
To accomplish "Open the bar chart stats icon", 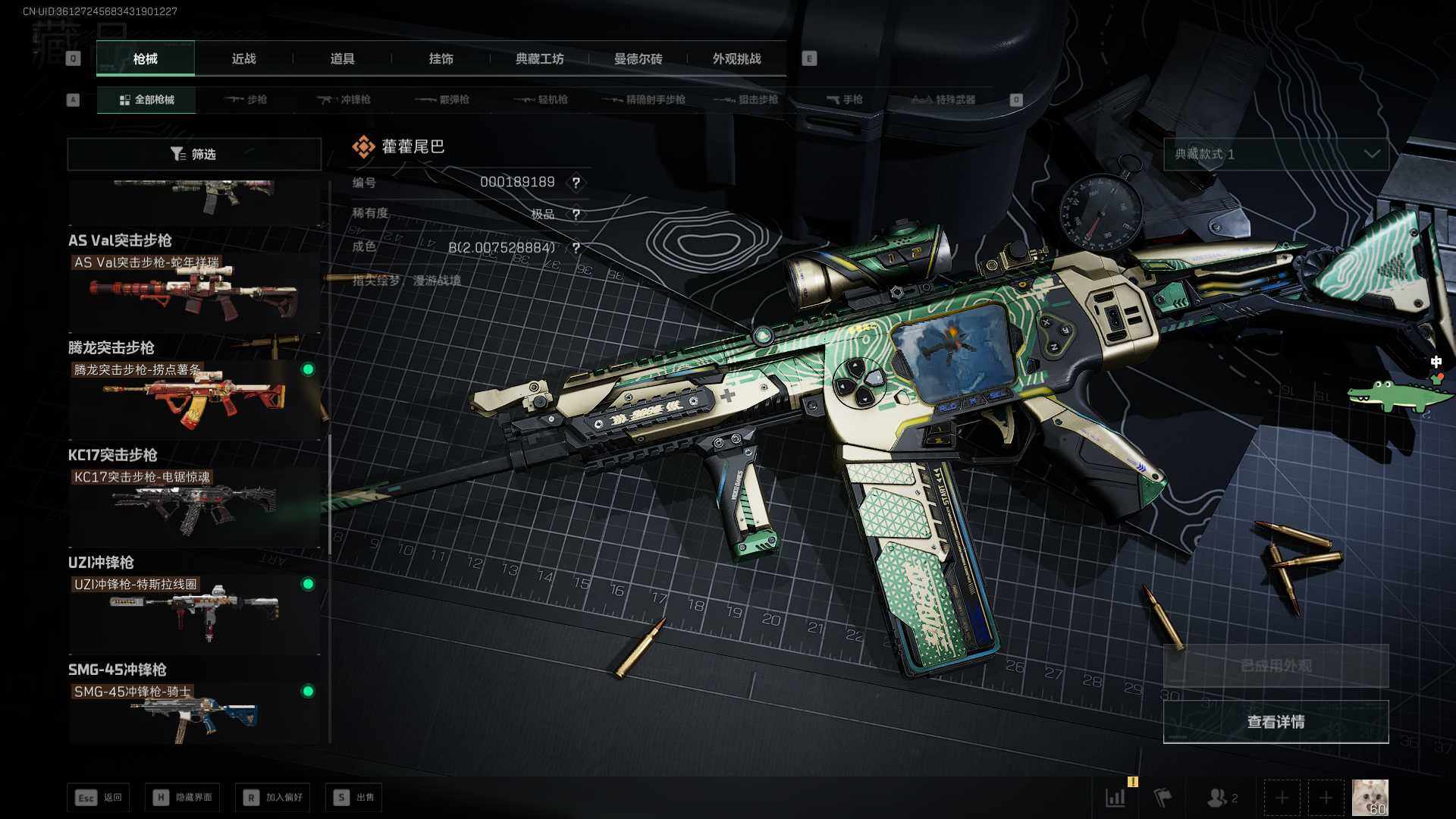I will click(1116, 797).
